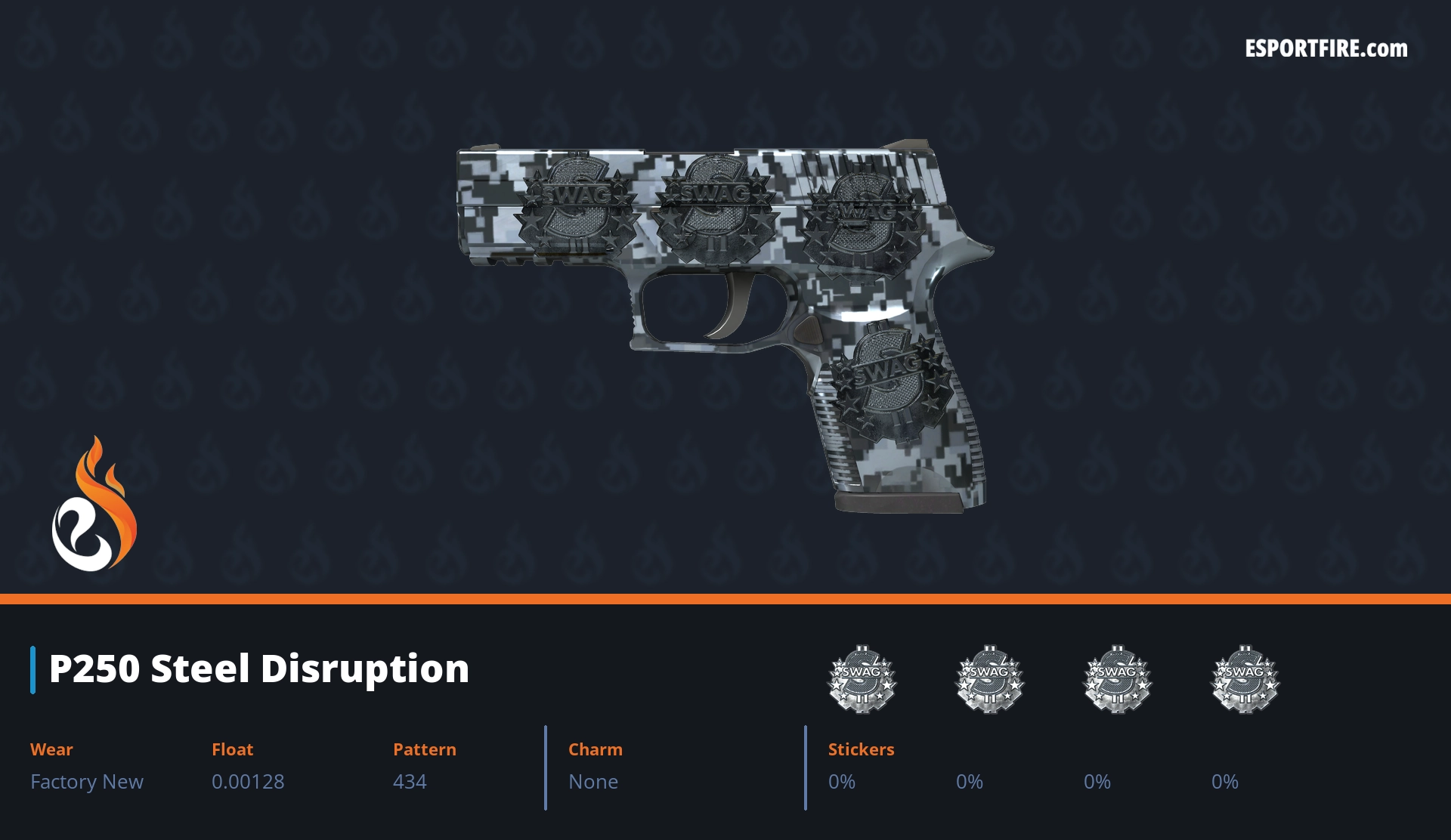Open the ESPORTFIRE.com site link
1451x840 pixels.
click(1326, 49)
